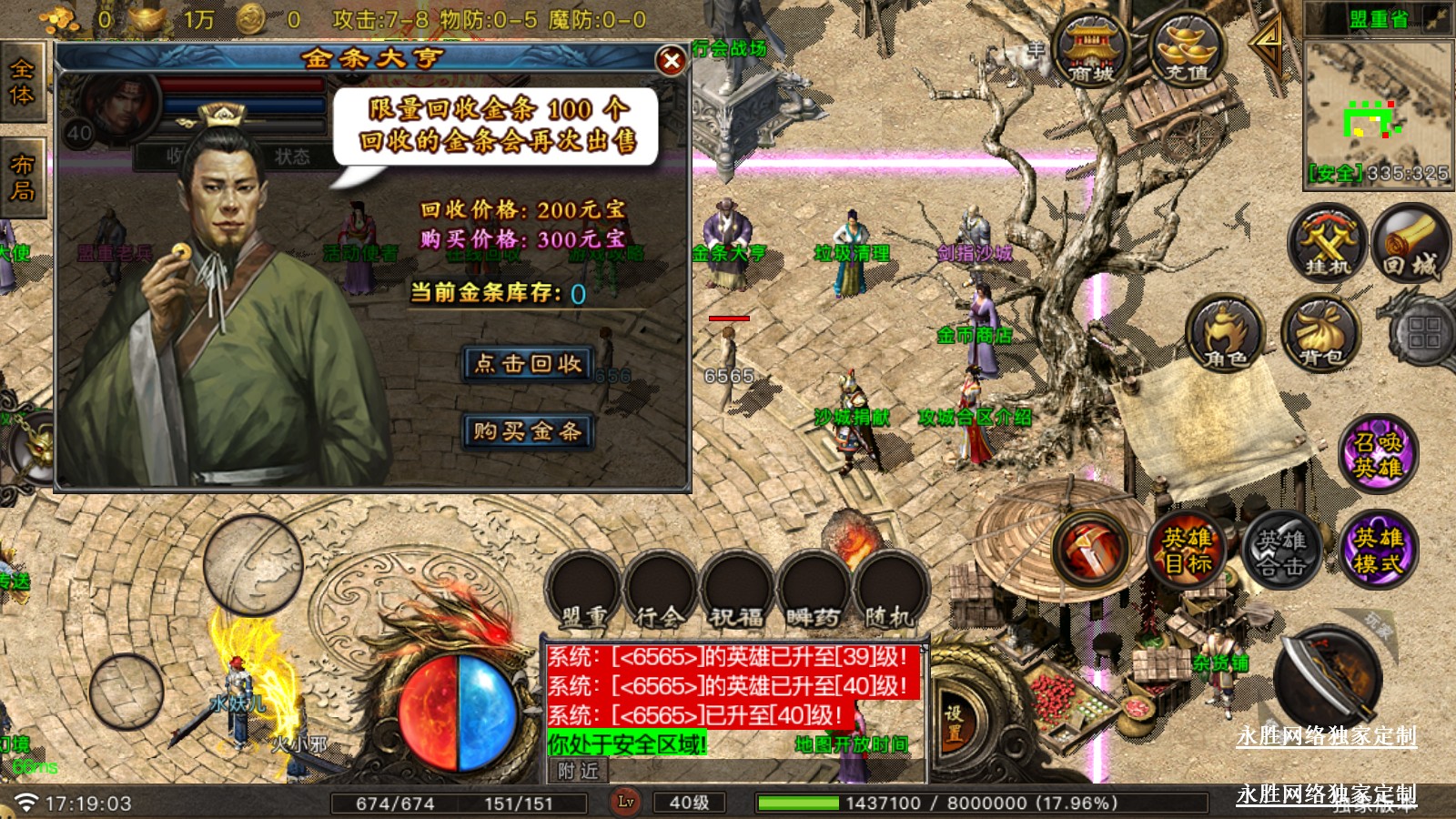Toggle 英雄模式 button
Viewport: 1456px width, 819px height.
point(1378,551)
